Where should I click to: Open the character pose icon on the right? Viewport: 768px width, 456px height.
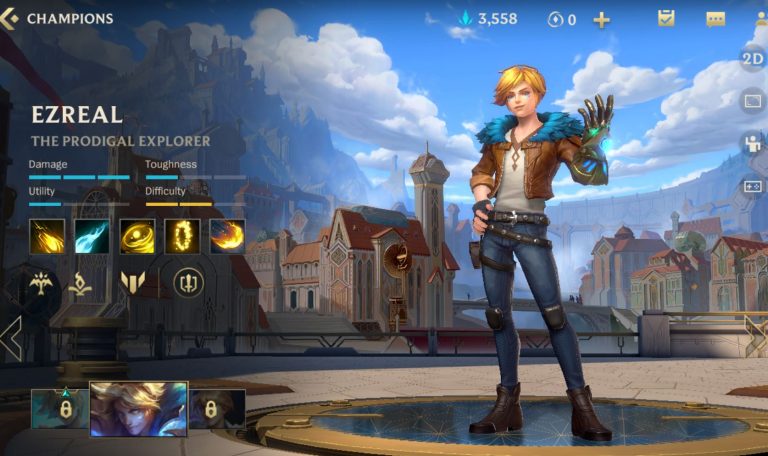pos(752,144)
